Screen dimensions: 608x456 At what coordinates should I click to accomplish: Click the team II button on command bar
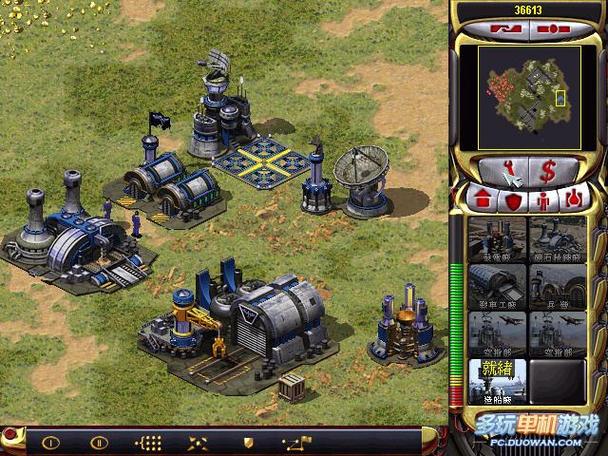[99, 441]
